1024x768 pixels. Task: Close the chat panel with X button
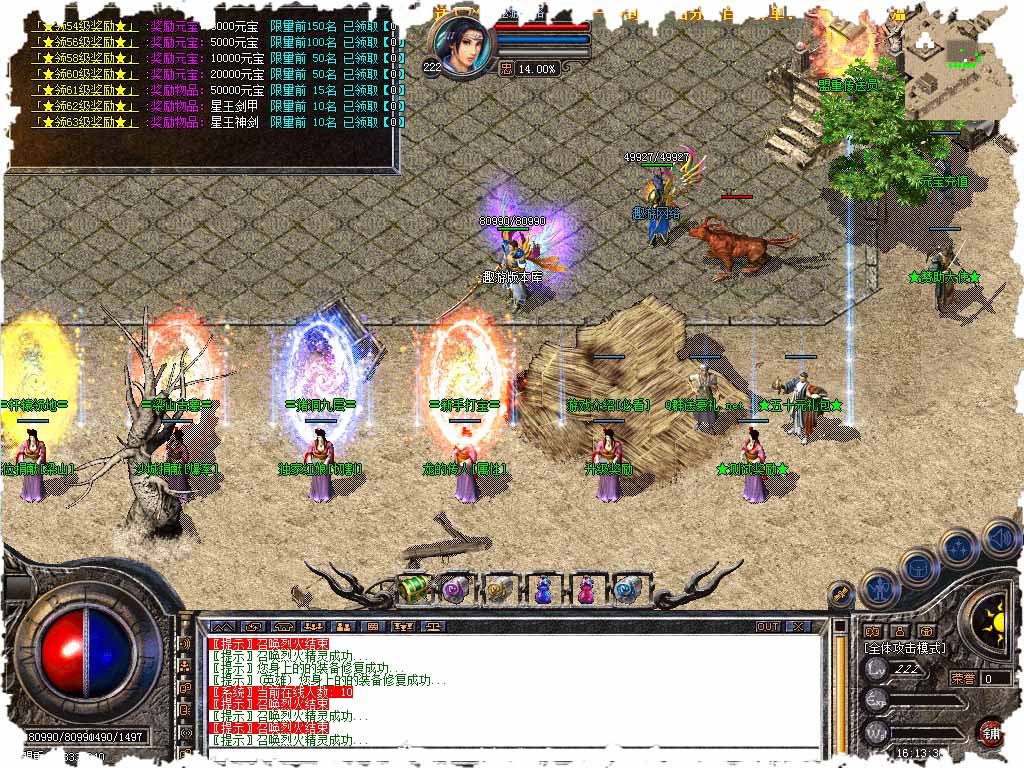[x=797, y=626]
